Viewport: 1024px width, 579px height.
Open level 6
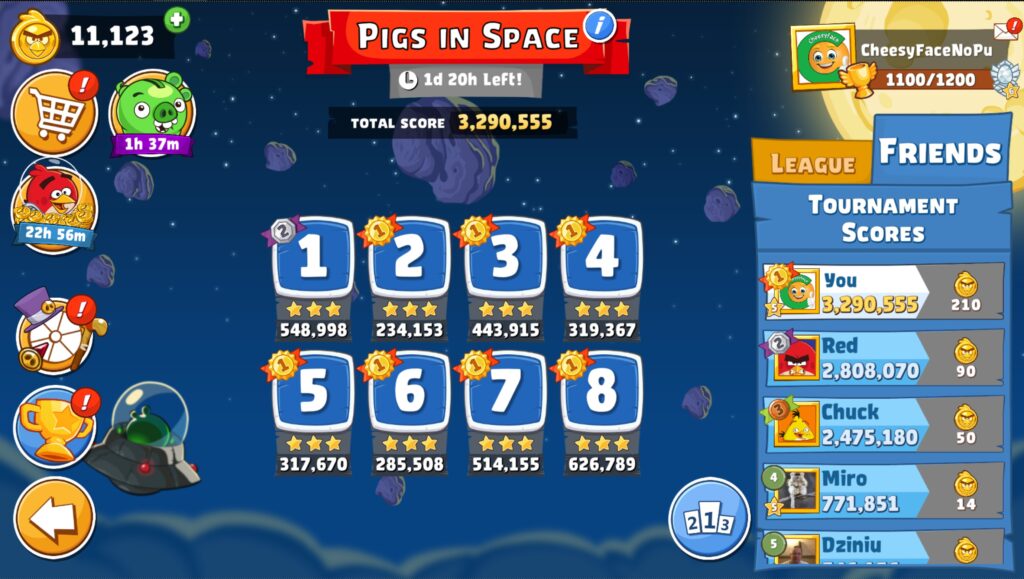tap(409, 392)
